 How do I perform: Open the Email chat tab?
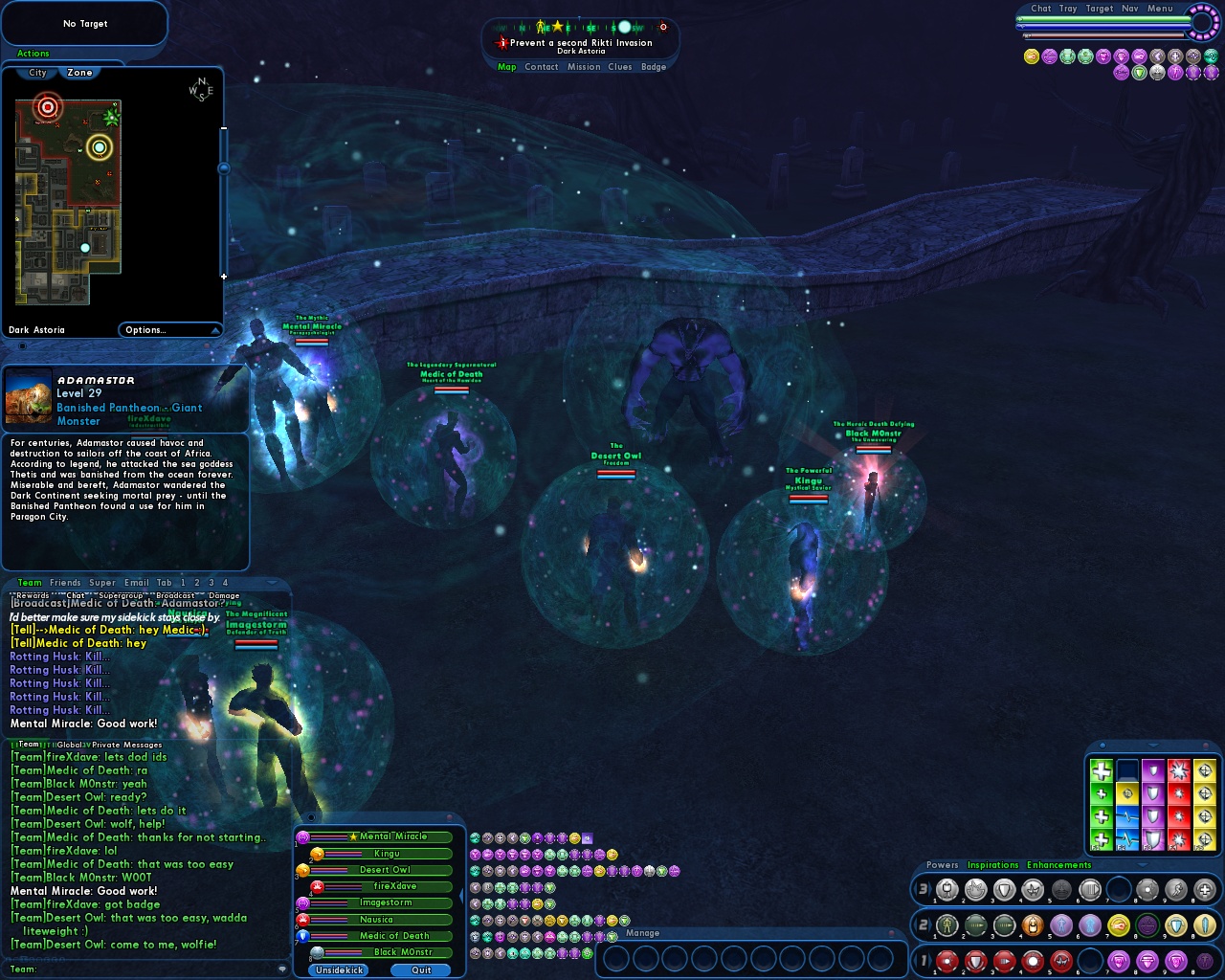pyautogui.click(x=137, y=583)
